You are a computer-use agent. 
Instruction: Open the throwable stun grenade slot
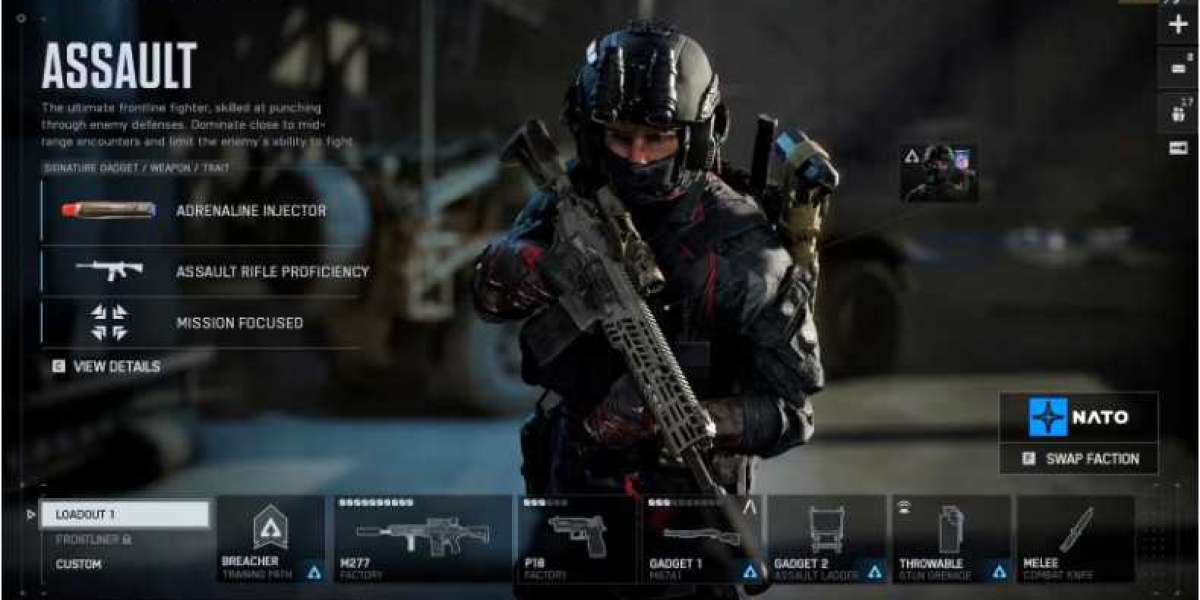tap(951, 538)
